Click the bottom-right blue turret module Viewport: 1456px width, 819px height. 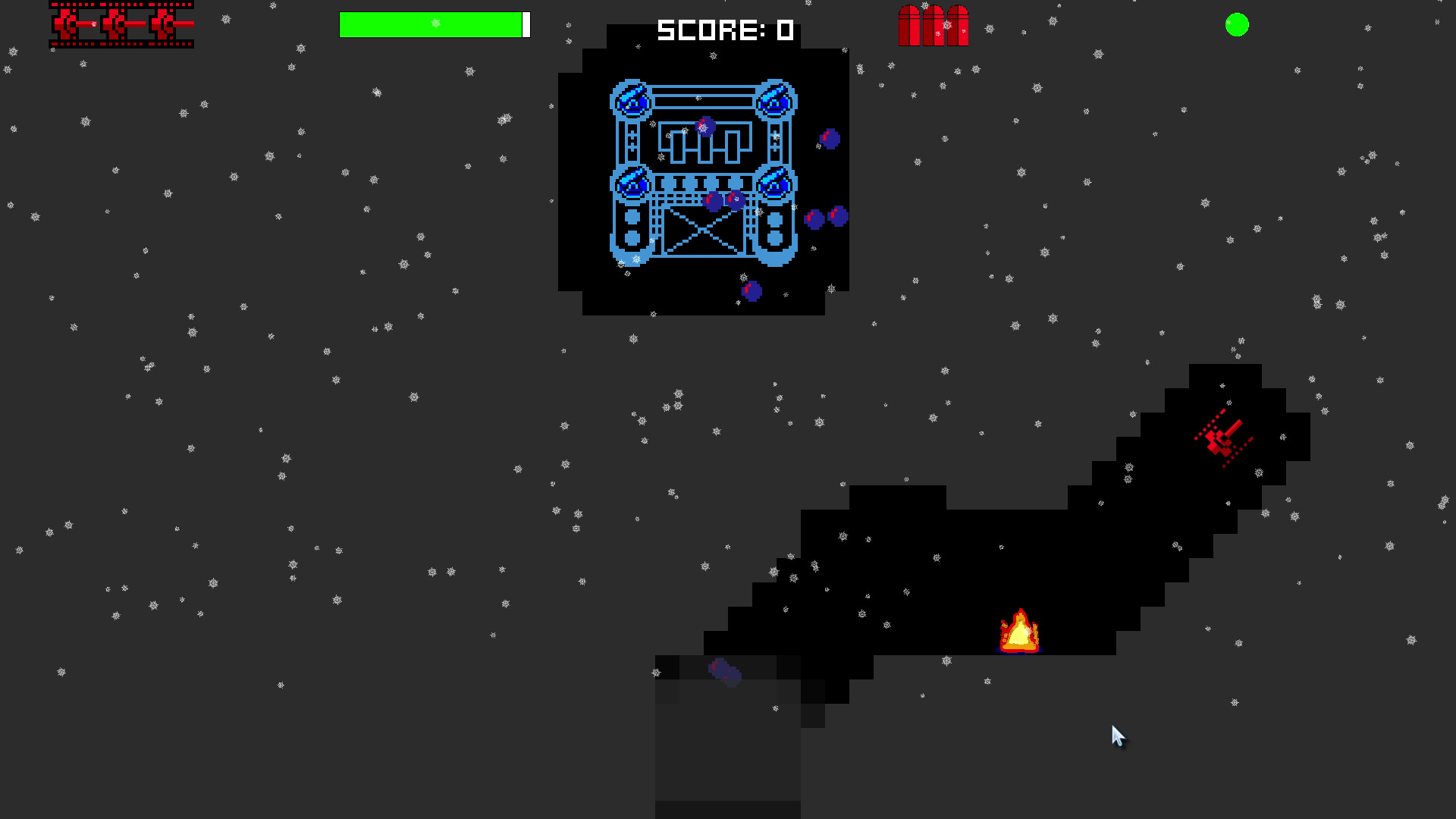[773, 184]
